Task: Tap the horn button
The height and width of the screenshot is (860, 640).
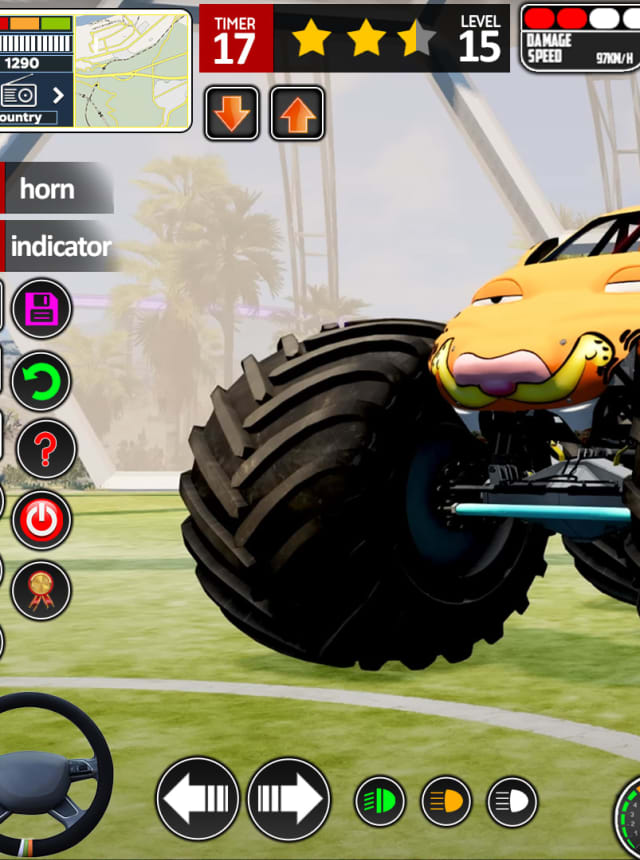Action: pyautogui.click(x=55, y=188)
